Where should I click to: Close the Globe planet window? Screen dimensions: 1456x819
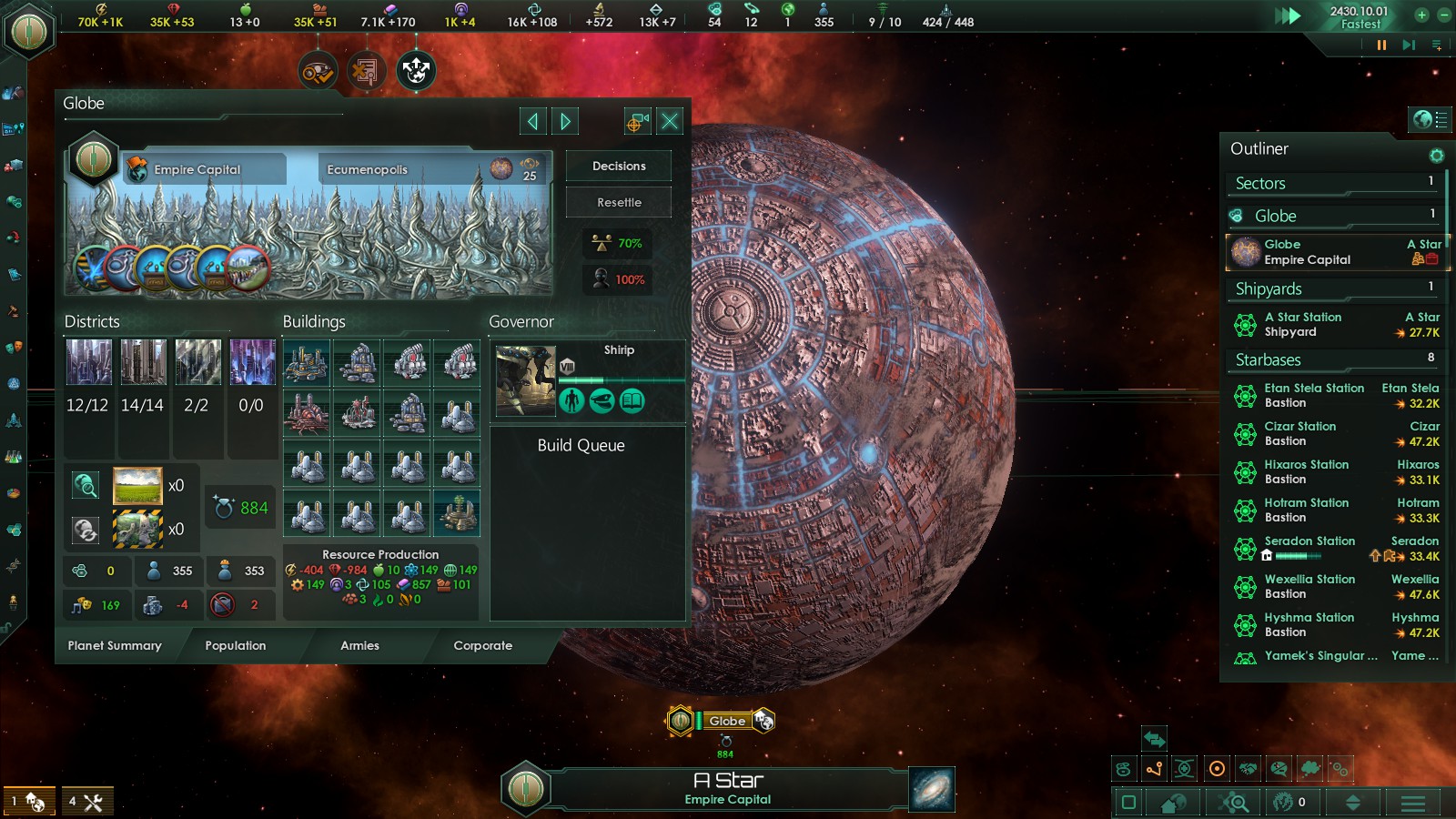coord(670,121)
